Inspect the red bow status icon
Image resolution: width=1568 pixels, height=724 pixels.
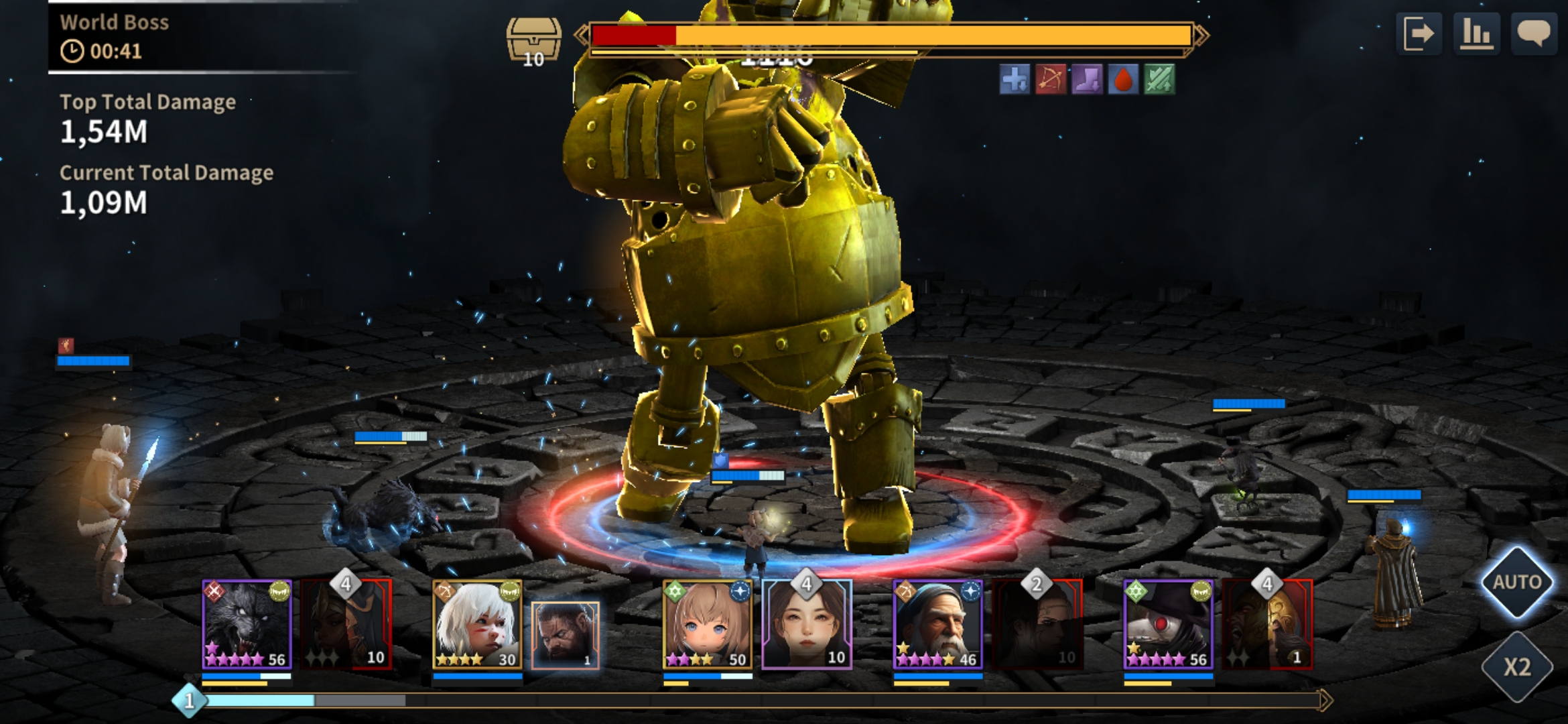[1051, 80]
